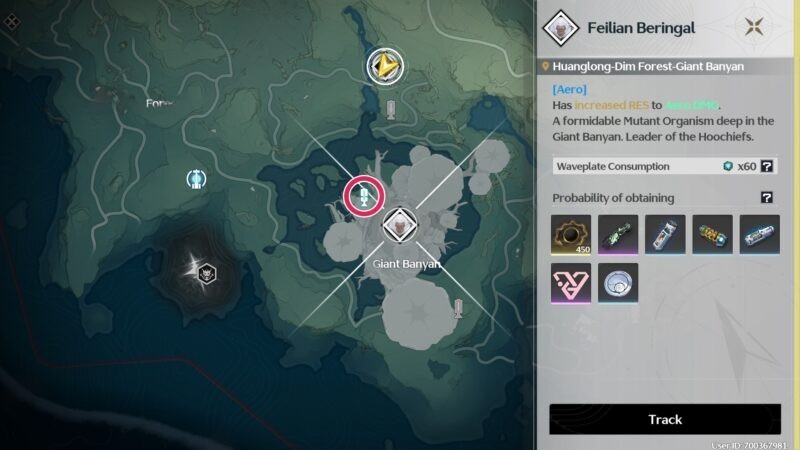800x450 pixels.
Task: Select the hexagon marker in the dark crater
Action: (x=207, y=270)
